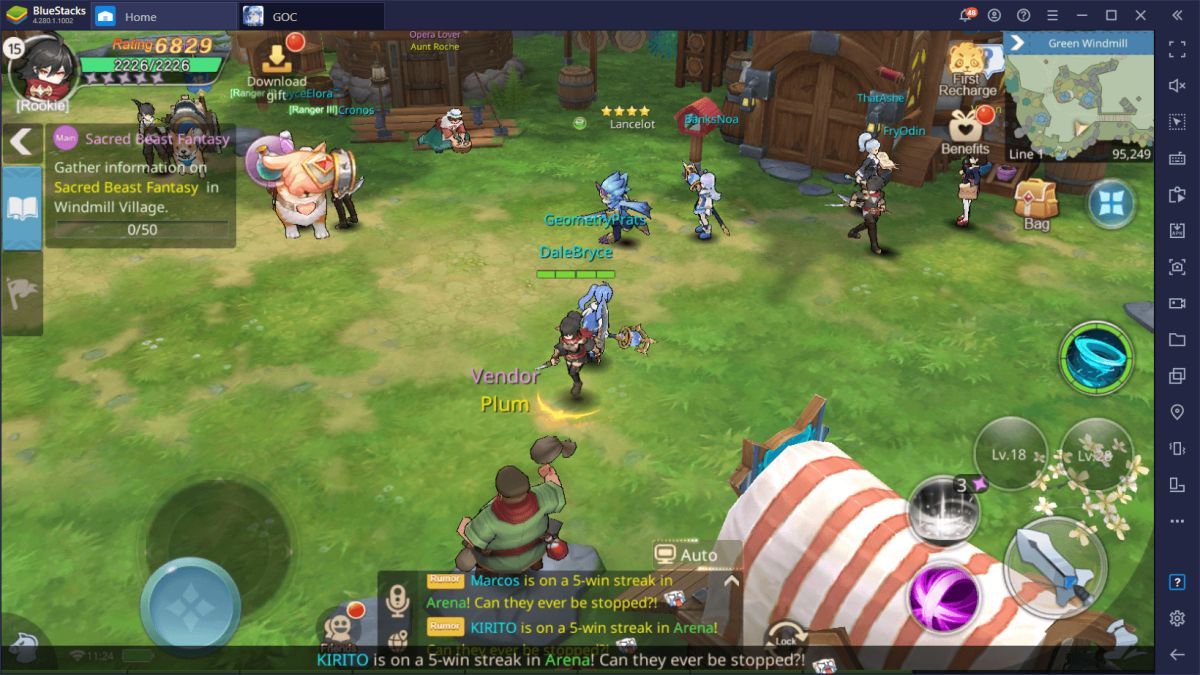The width and height of the screenshot is (1200, 675).
Task: Claim the Download gift
Action: tap(276, 68)
